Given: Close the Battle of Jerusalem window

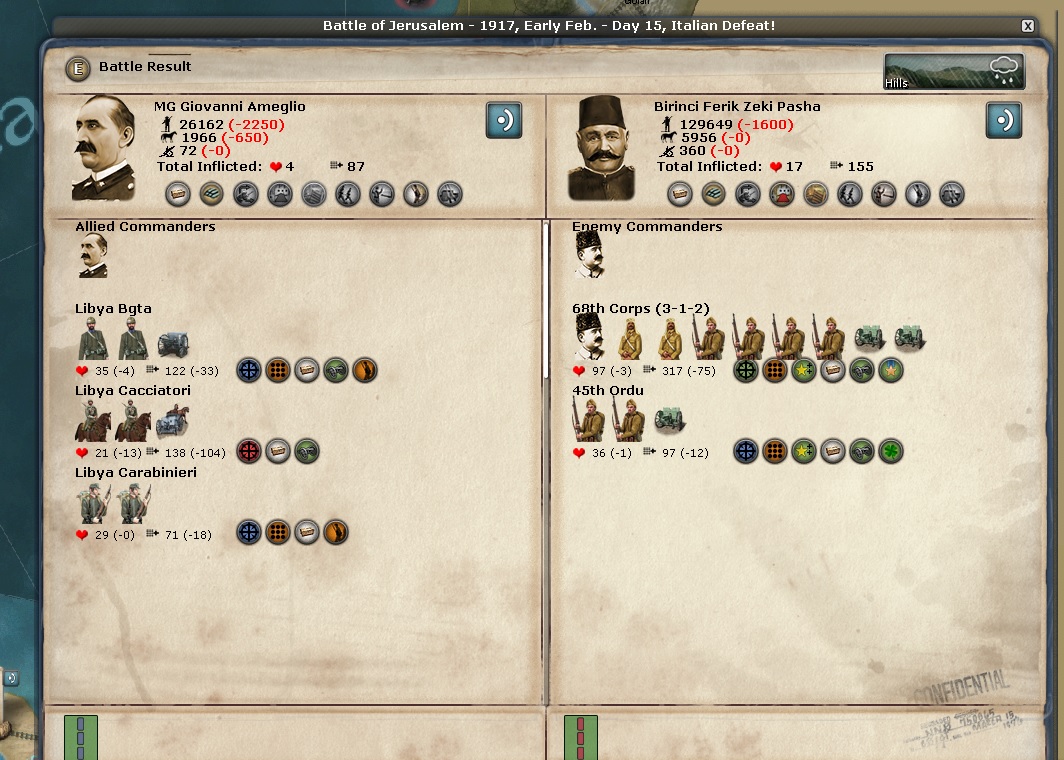Looking at the screenshot, I should (x=1027, y=26).
